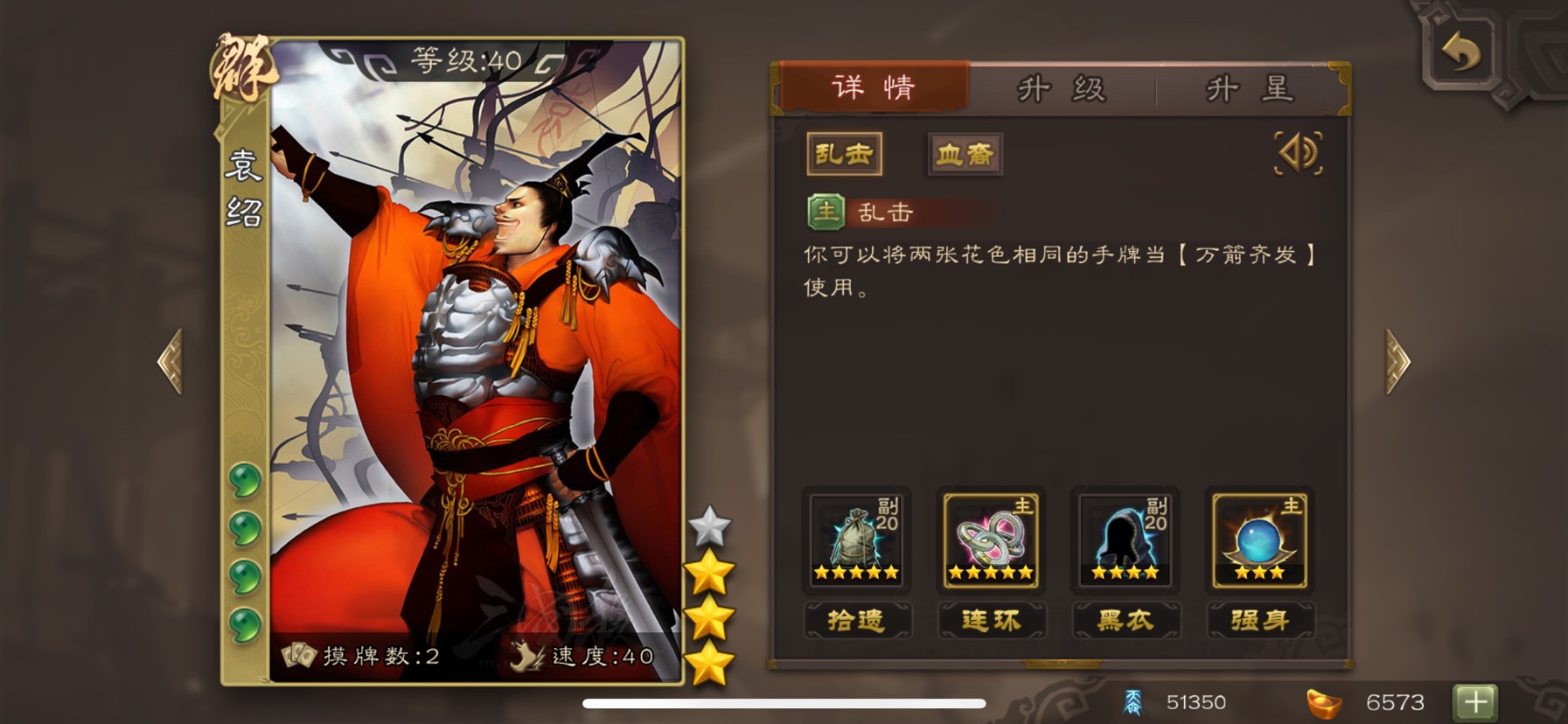The height and width of the screenshot is (724, 1568).
Task: Show the 血裔 skill description
Action: tap(965, 155)
